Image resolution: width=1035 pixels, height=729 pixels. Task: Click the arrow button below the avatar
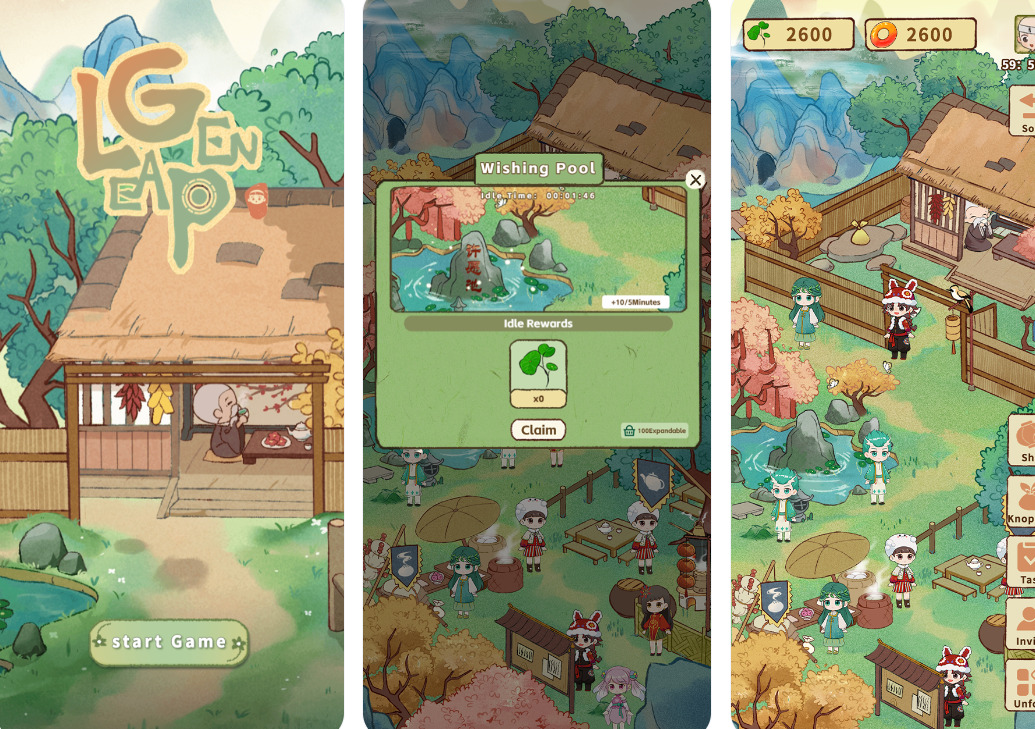[1022, 110]
